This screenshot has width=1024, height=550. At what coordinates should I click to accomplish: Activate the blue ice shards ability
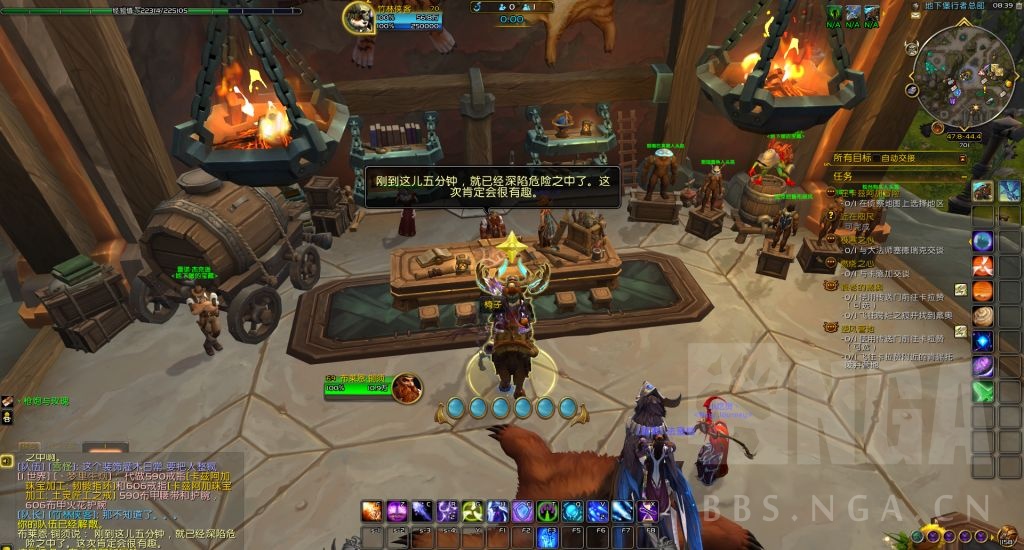[623, 511]
